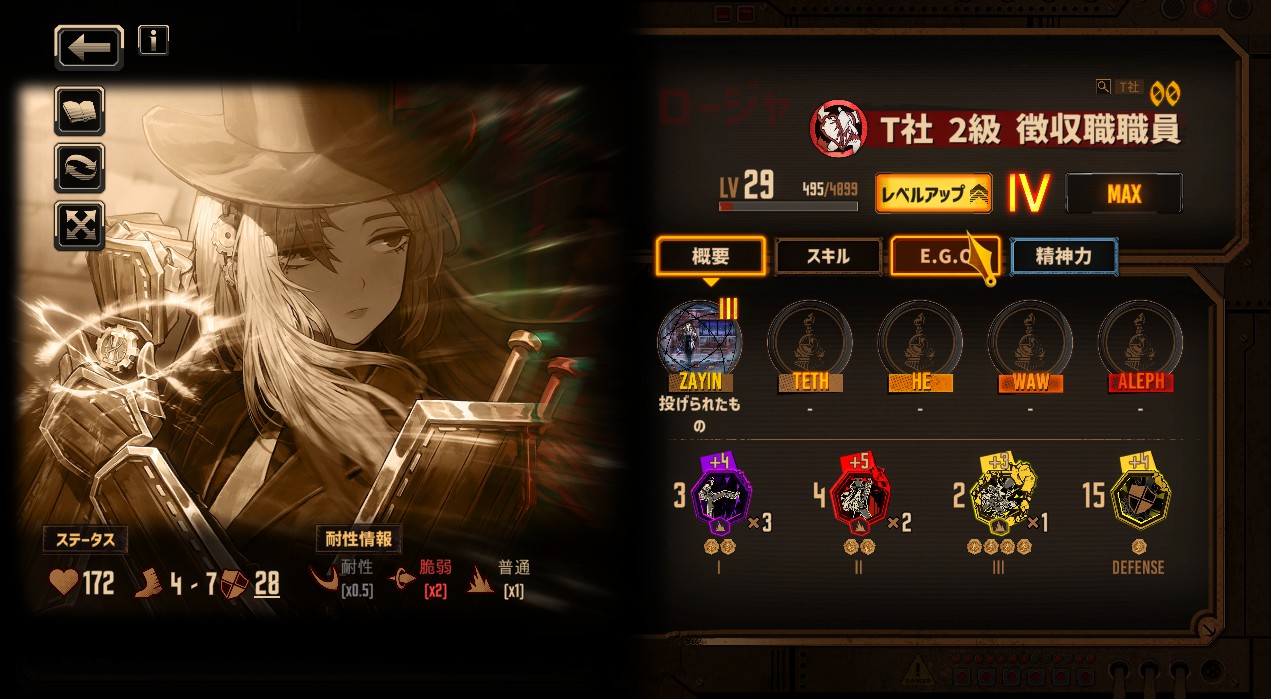Select the WAW E.G.O slot

[1029, 340]
